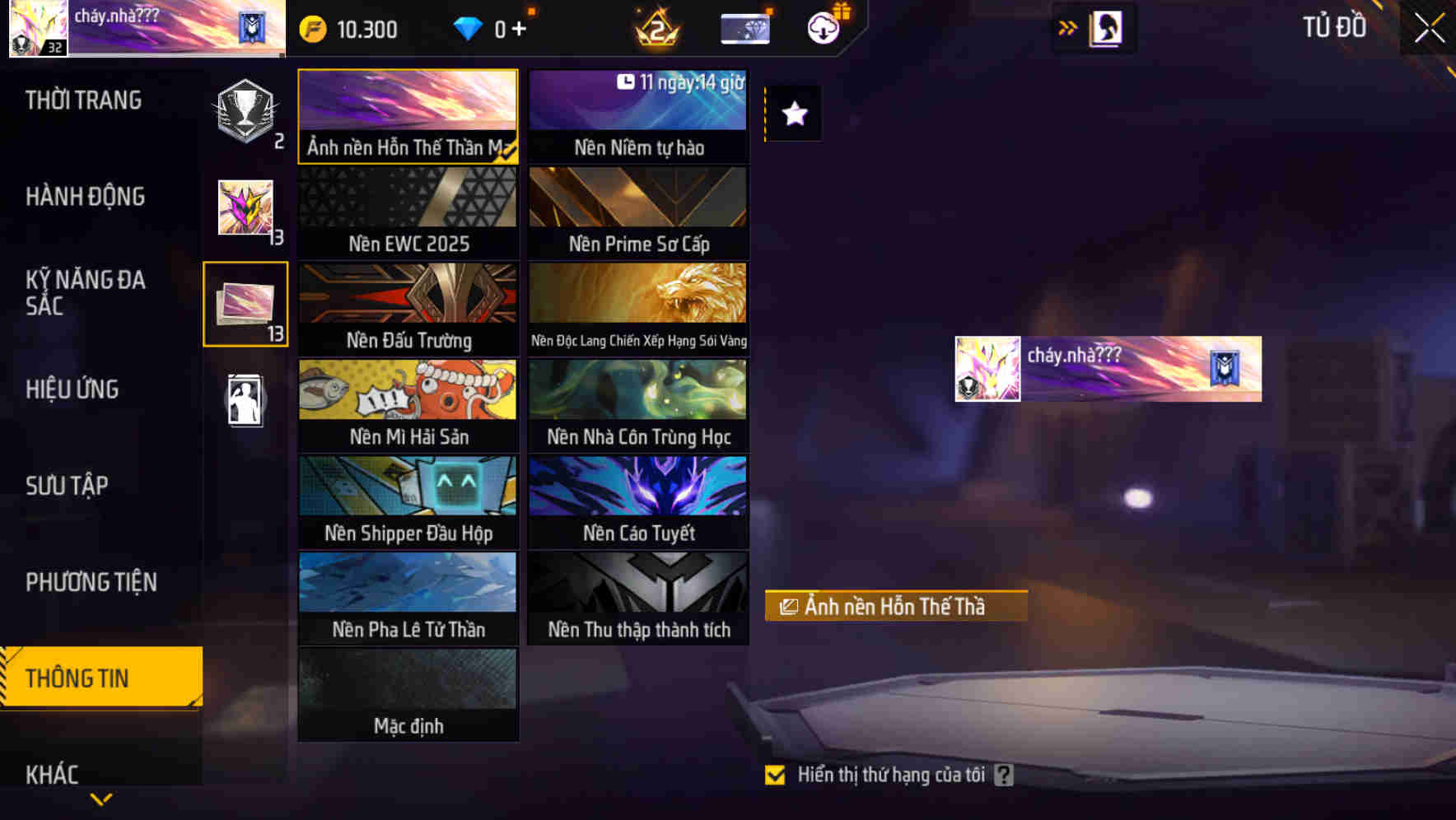Expand the sidebar chevron below KHÁC

101,799
